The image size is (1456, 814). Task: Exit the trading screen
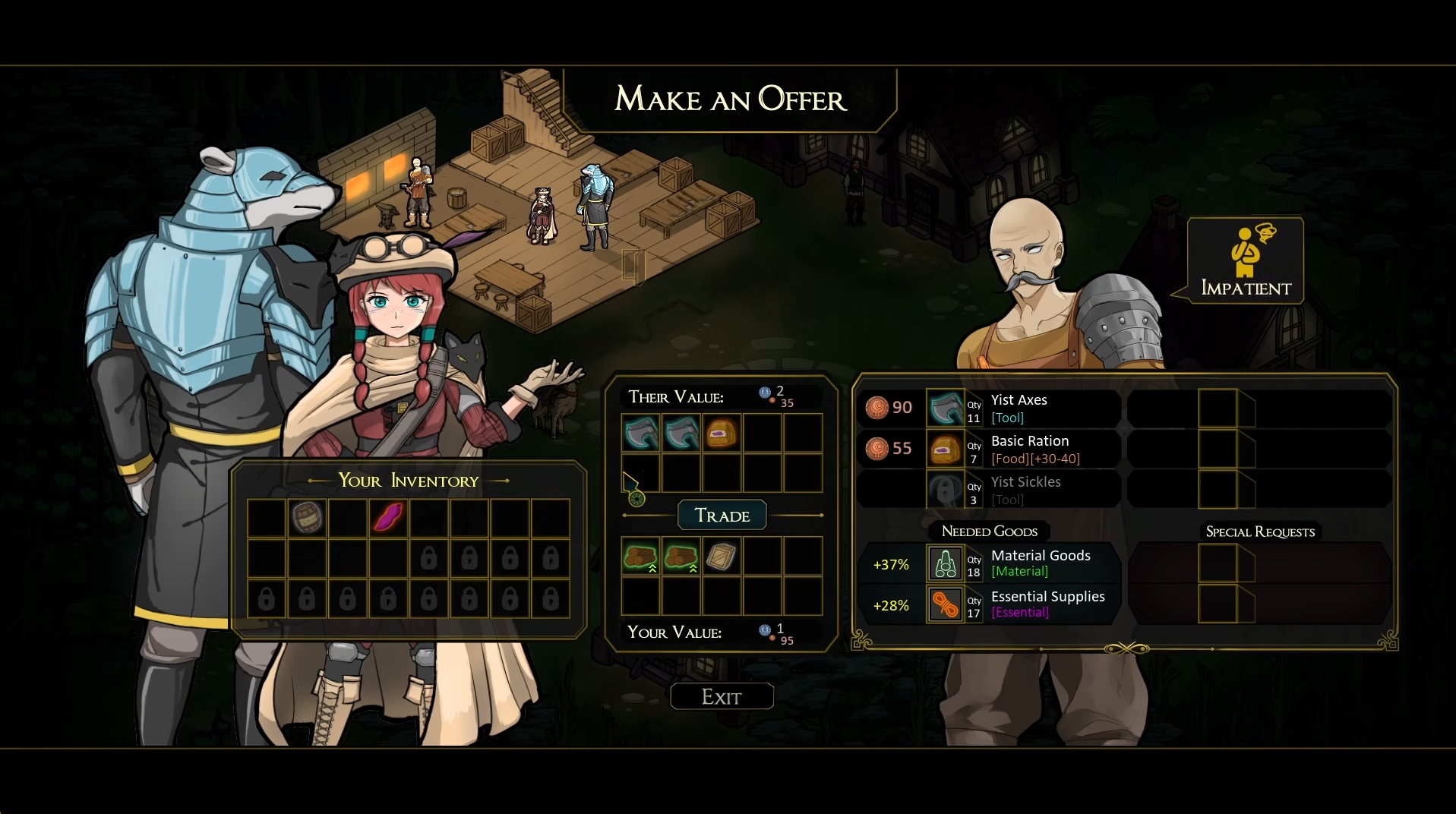coord(722,696)
